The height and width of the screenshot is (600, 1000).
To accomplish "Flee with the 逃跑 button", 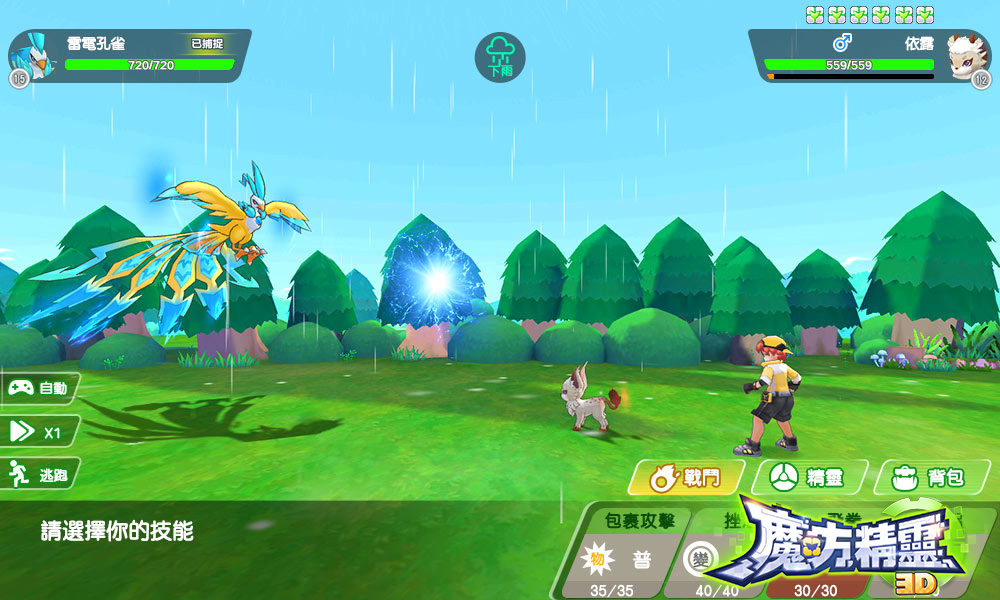I will coord(39,475).
